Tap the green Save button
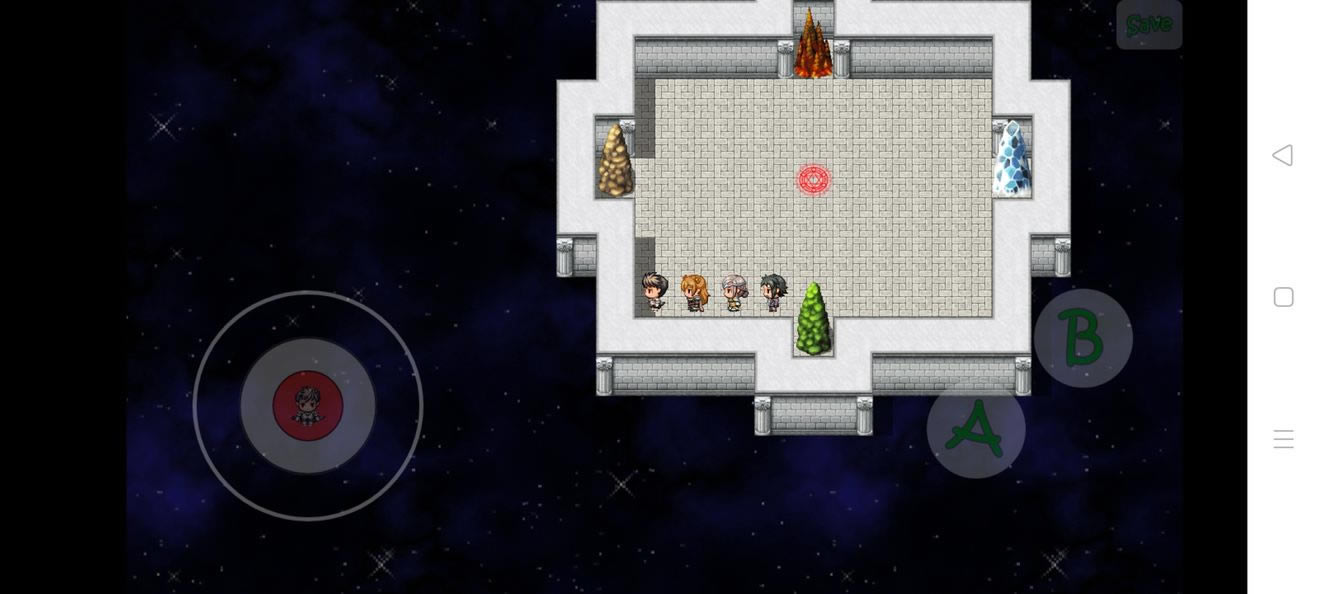The height and width of the screenshot is (594, 1320). [x=1149, y=24]
